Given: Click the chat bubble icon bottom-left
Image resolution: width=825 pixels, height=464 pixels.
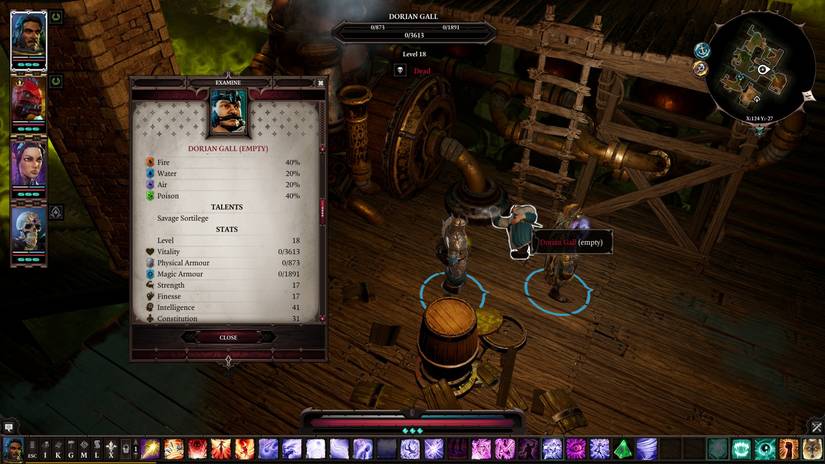Looking at the screenshot, I should (8, 426).
